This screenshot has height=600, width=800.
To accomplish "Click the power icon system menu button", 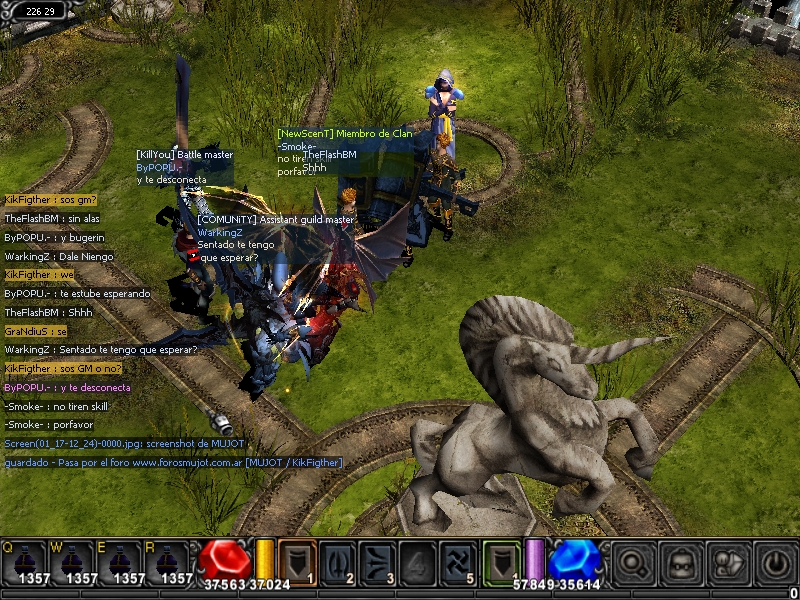I will [x=775, y=564].
